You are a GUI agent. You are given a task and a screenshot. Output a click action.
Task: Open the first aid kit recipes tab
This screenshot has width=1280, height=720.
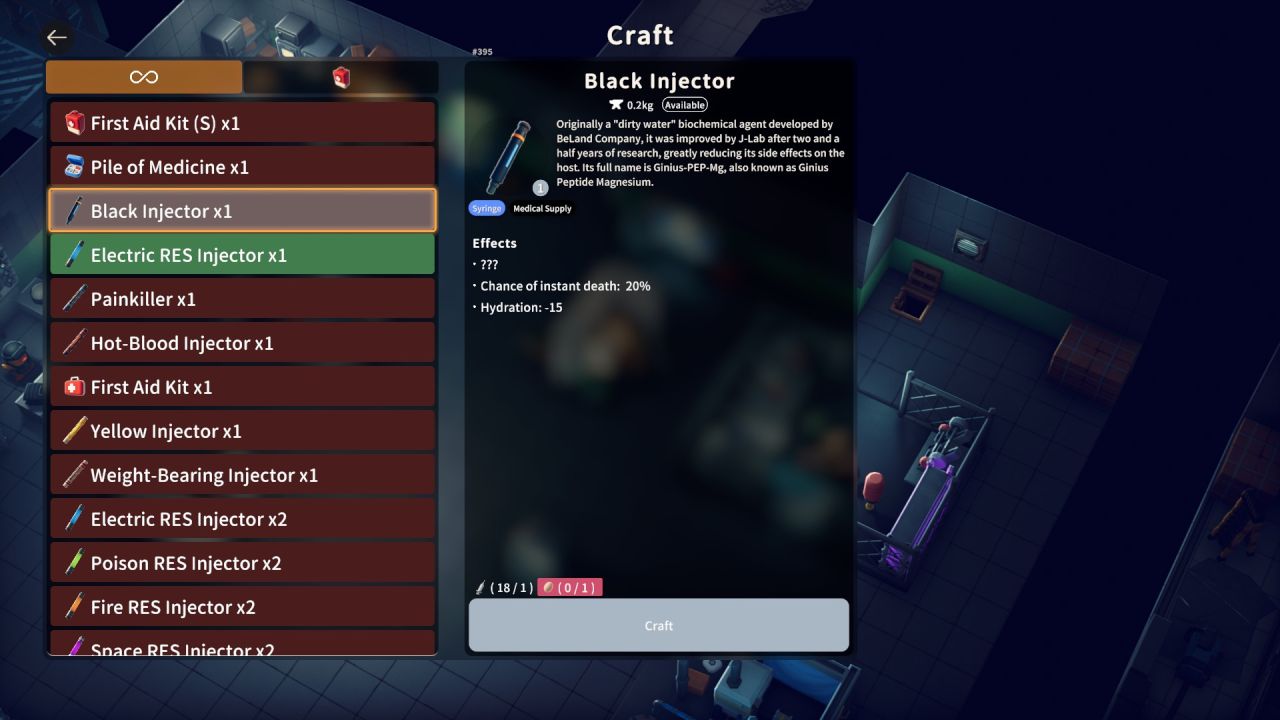pos(340,76)
